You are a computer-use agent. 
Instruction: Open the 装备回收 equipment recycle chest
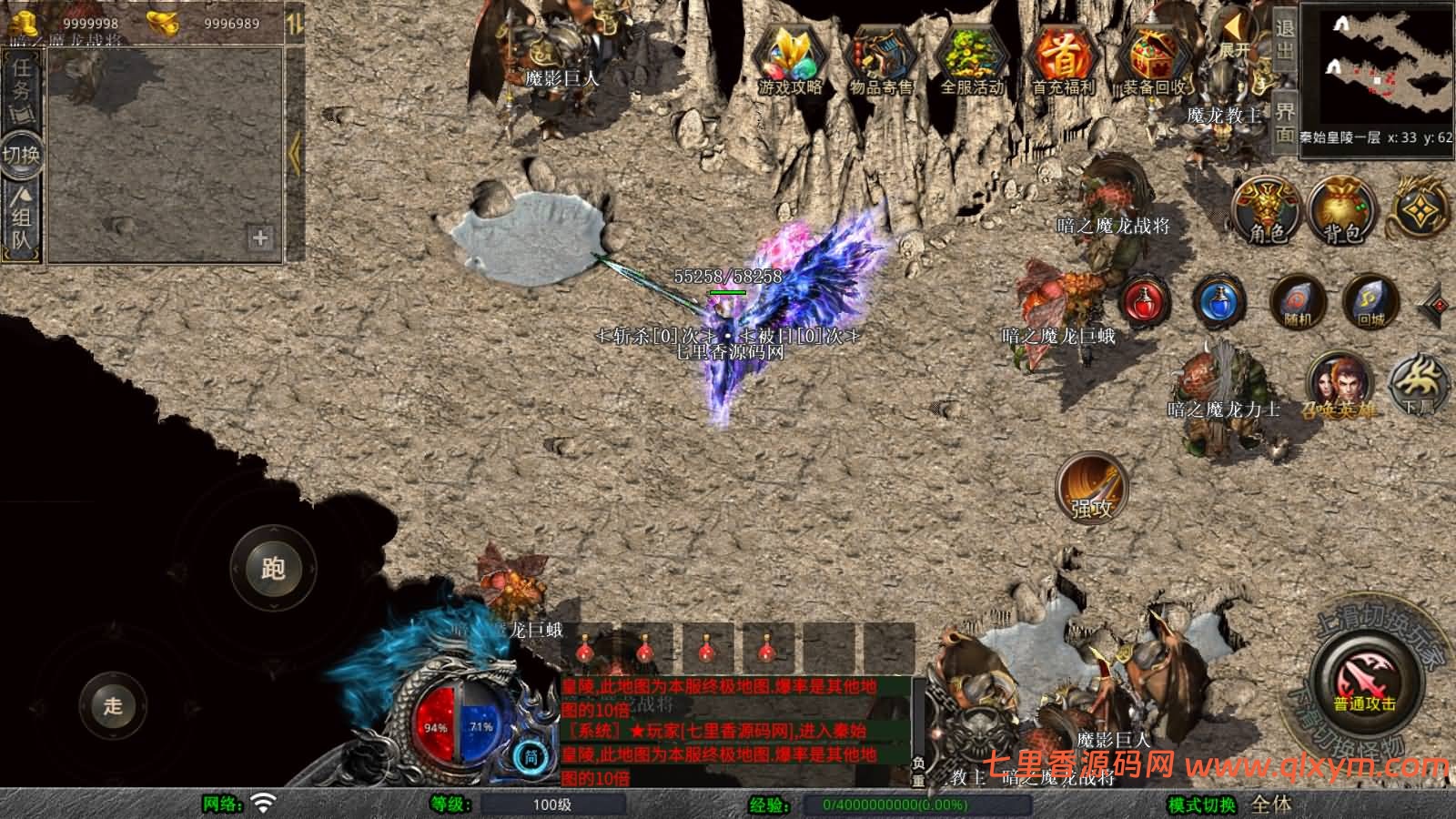[x=1154, y=58]
